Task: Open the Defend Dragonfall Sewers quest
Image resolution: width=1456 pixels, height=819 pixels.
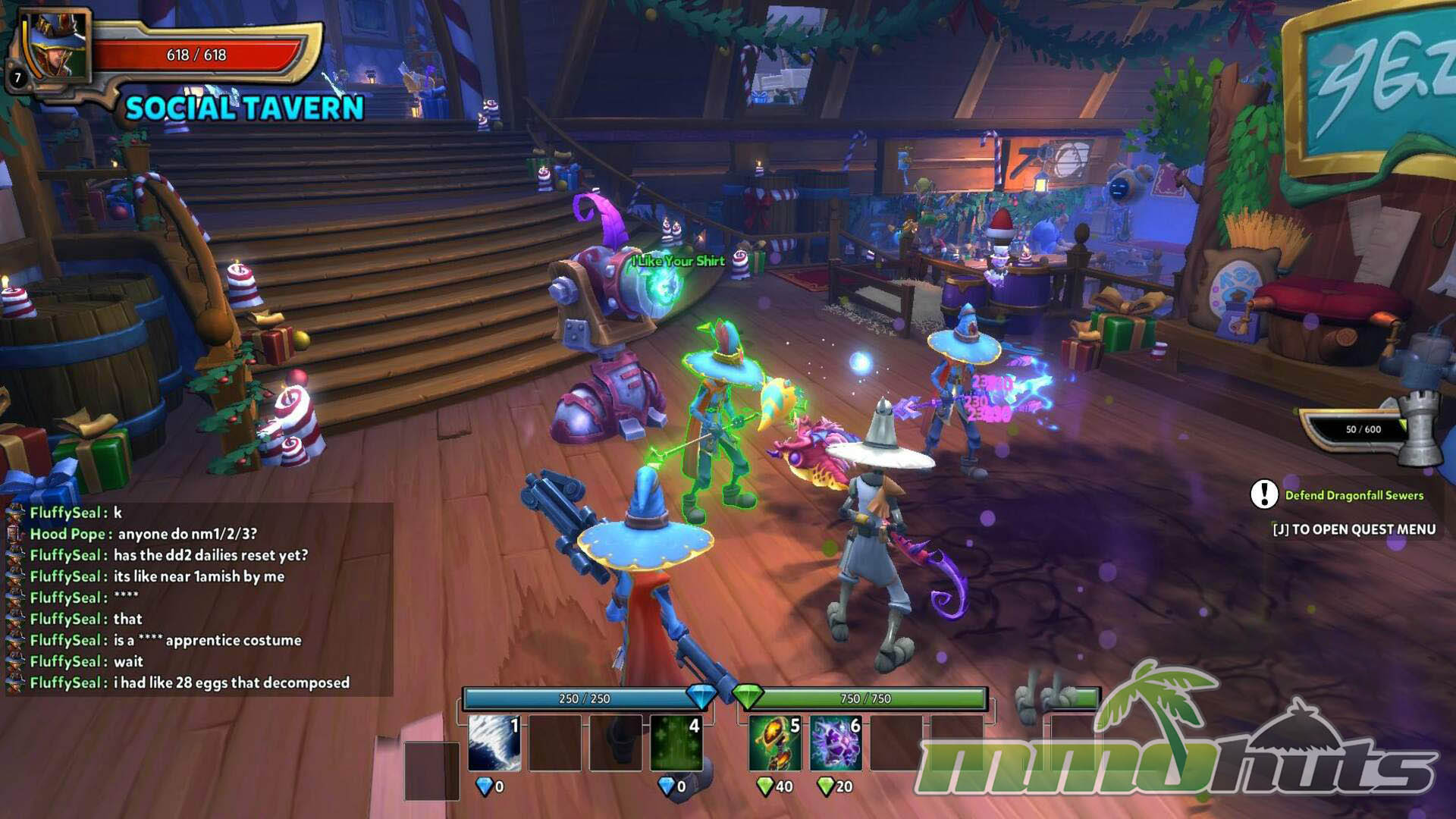Action: coord(1354,495)
